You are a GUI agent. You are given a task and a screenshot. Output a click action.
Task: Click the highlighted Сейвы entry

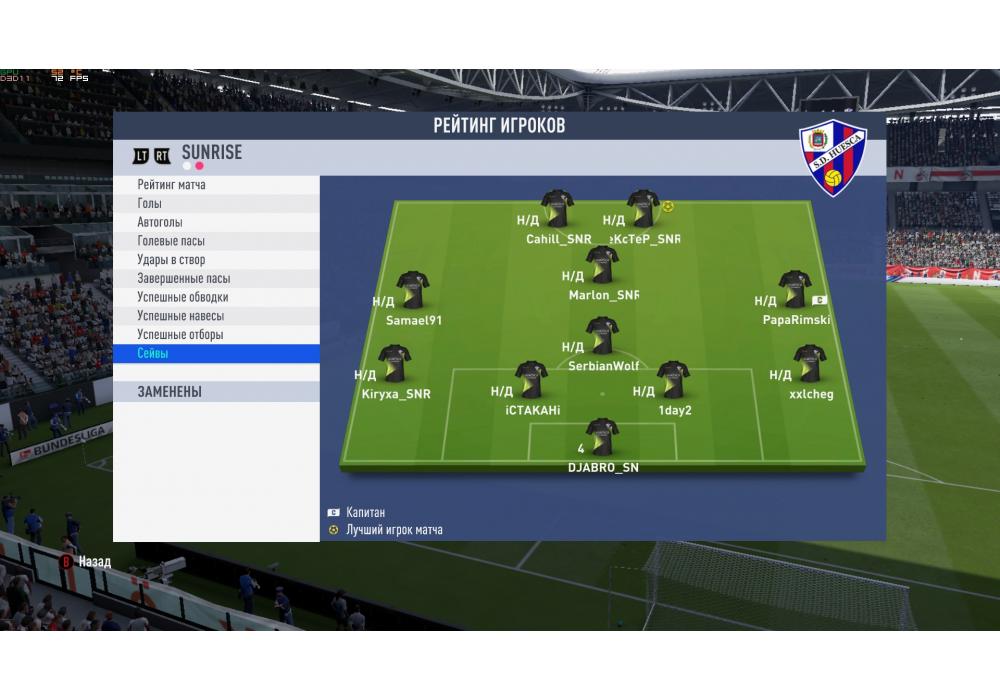point(153,354)
